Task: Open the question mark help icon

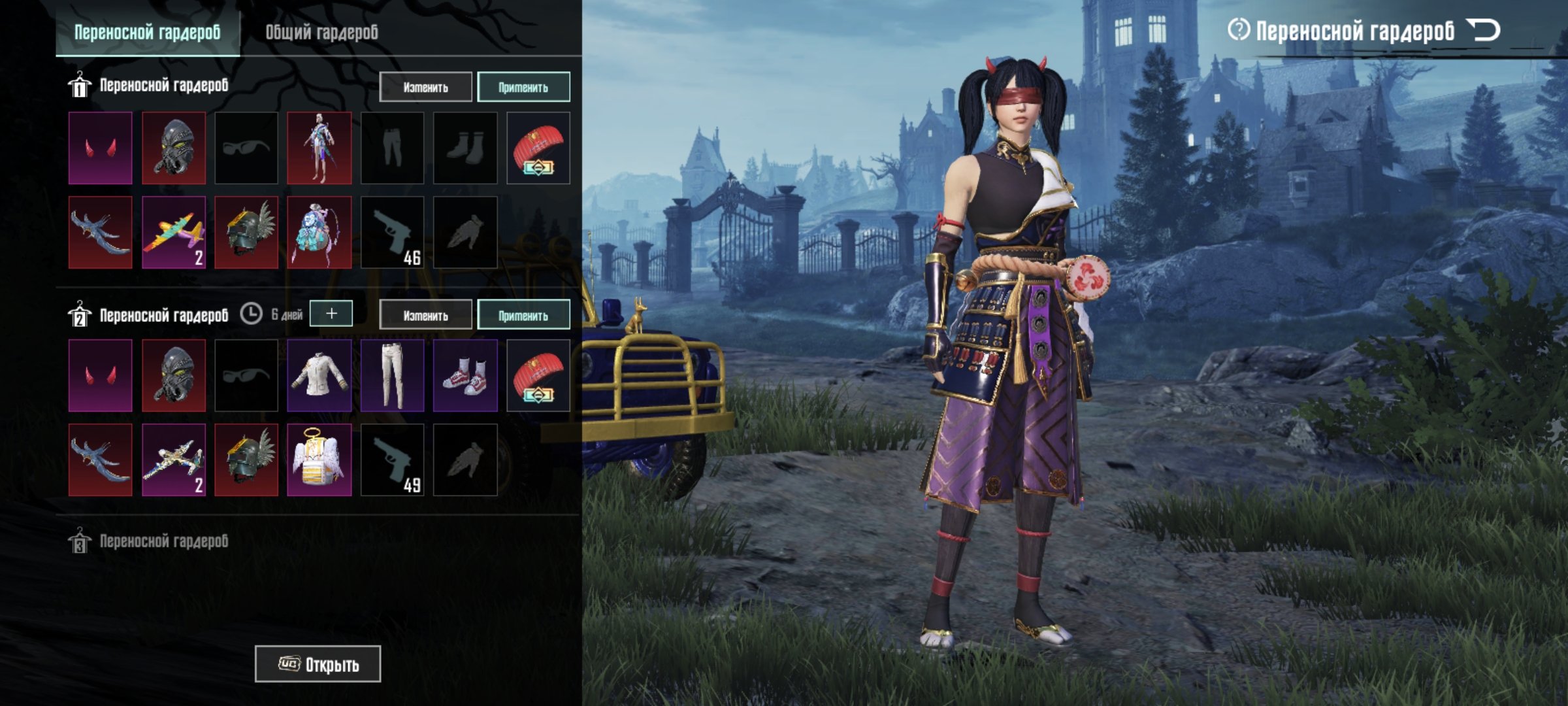Action: [x=1238, y=30]
